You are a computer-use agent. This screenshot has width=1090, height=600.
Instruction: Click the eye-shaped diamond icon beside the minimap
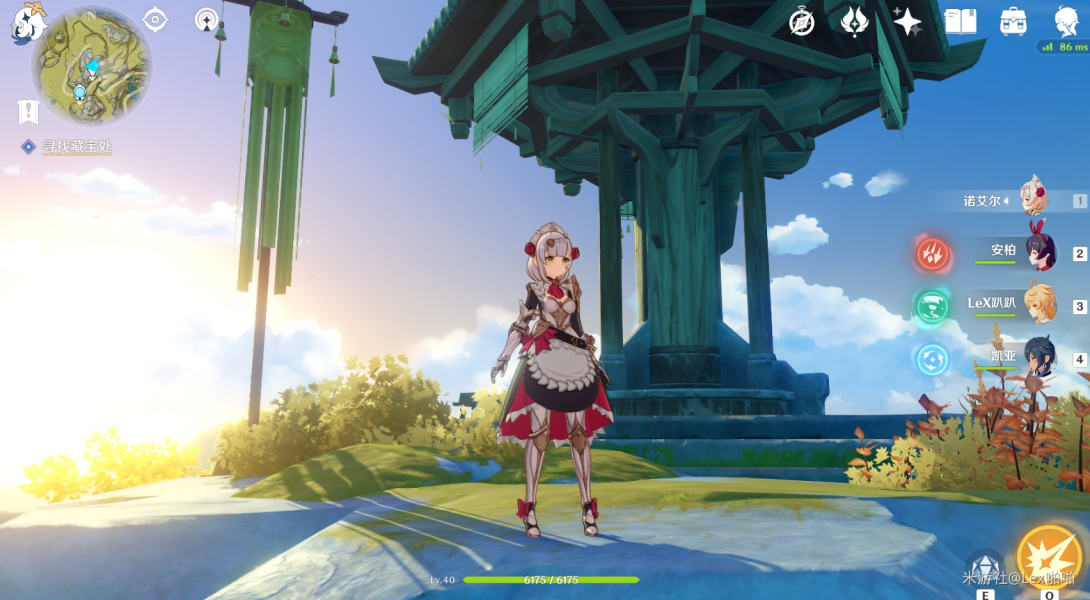155,19
